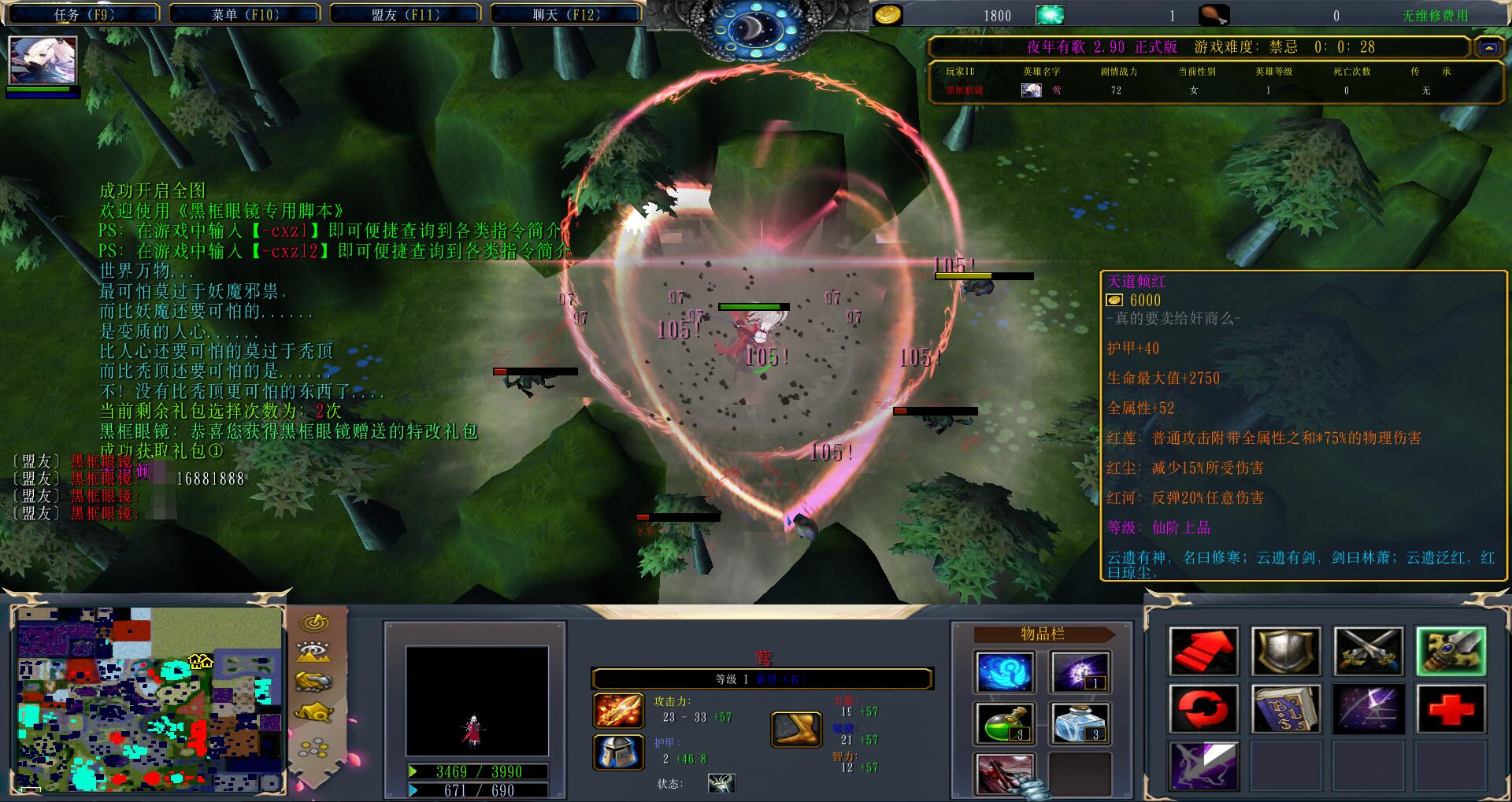1512x802 pixels.
Task: Click the minimap signal ping button
Action: click(314, 623)
